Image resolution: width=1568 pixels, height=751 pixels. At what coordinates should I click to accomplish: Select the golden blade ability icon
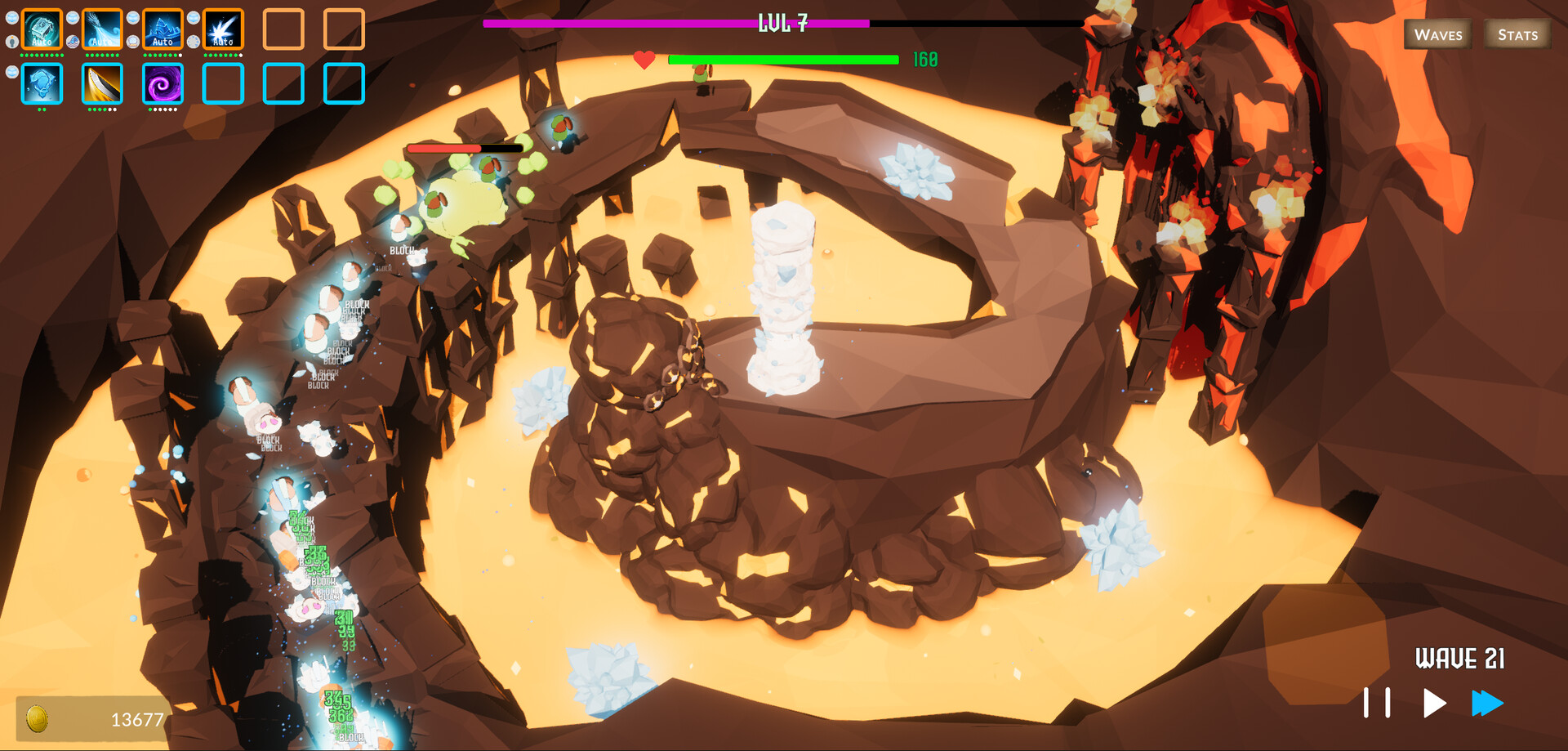(x=102, y=84)
